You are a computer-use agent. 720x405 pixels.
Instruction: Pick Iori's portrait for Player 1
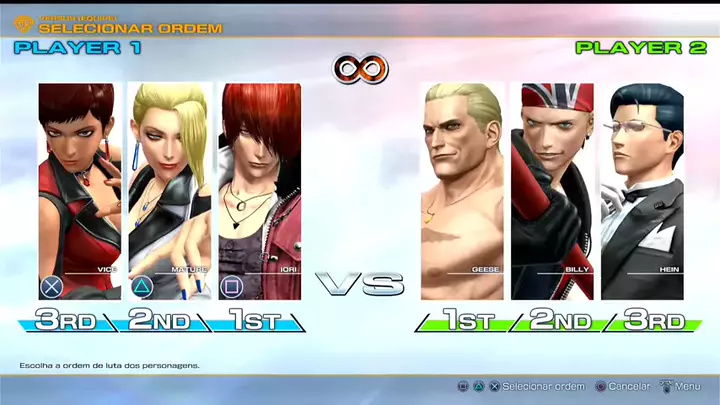click(x=260, y=190)
